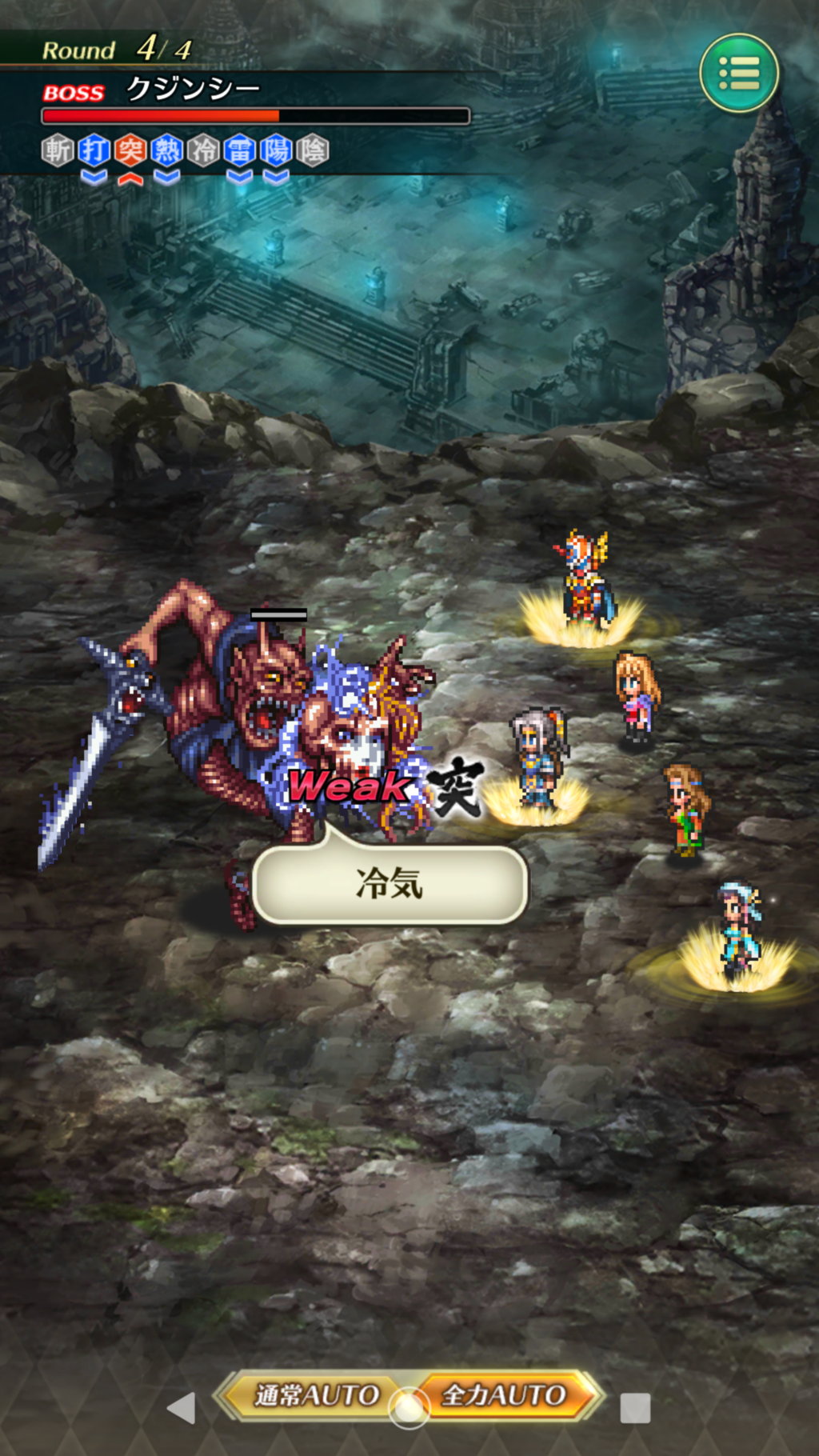Enable the 全力AUTO full-power auto button
Screen dimensions: 819x1456
point(505,1396)
